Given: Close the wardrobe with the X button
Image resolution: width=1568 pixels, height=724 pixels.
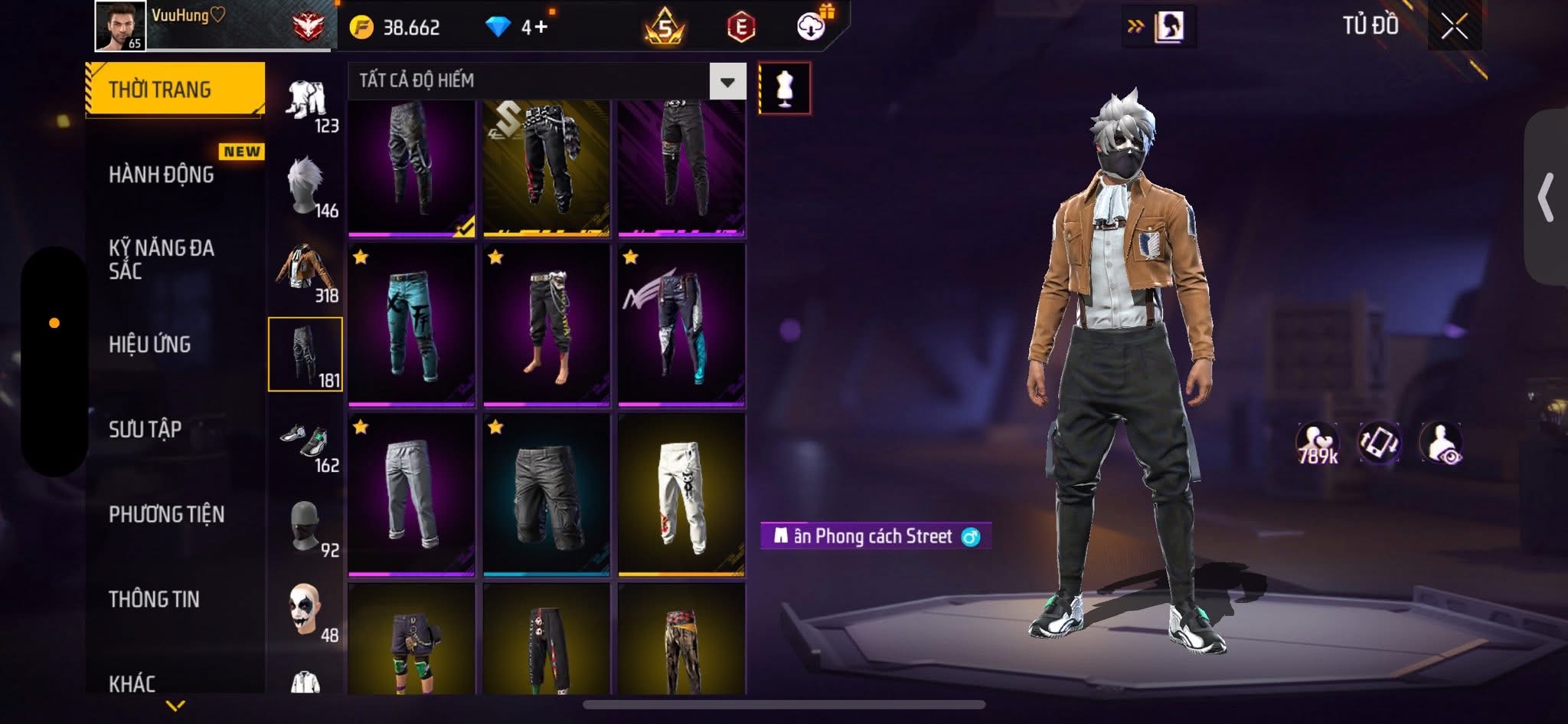Looking at the screenshot, I should (x=1454, y=27).
